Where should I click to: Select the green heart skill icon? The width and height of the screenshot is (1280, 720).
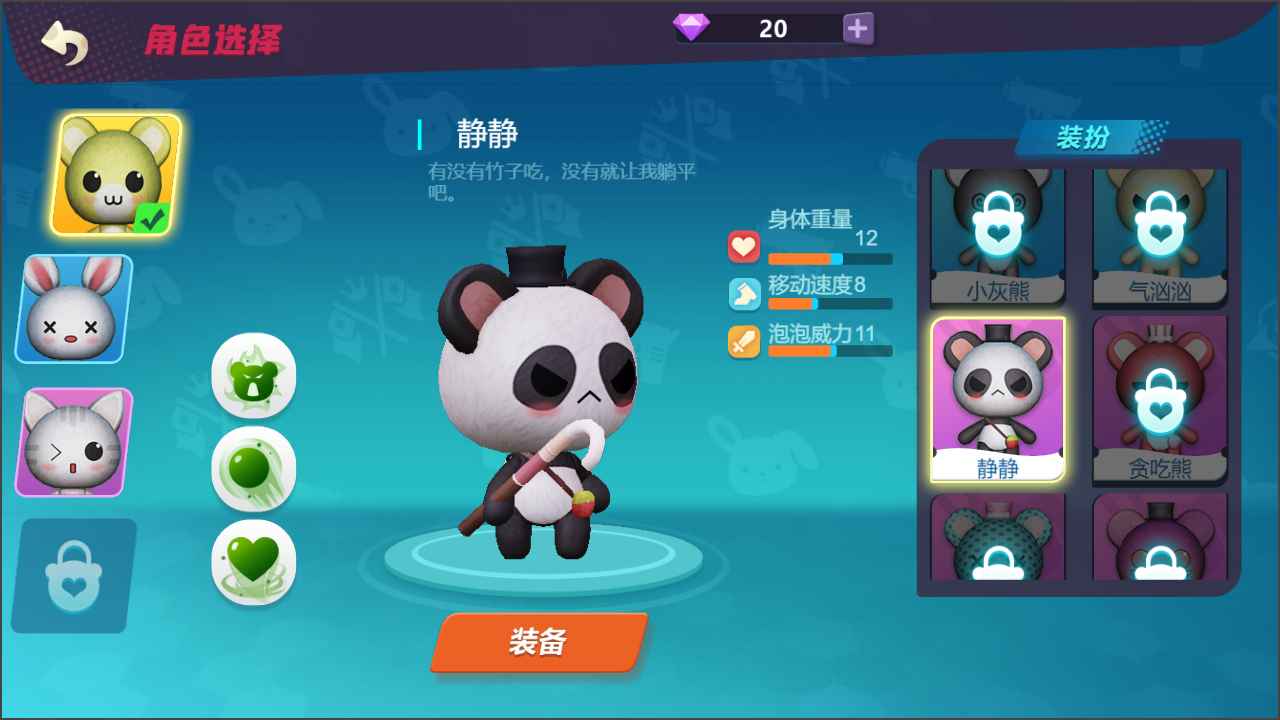[x=253, y=562]
